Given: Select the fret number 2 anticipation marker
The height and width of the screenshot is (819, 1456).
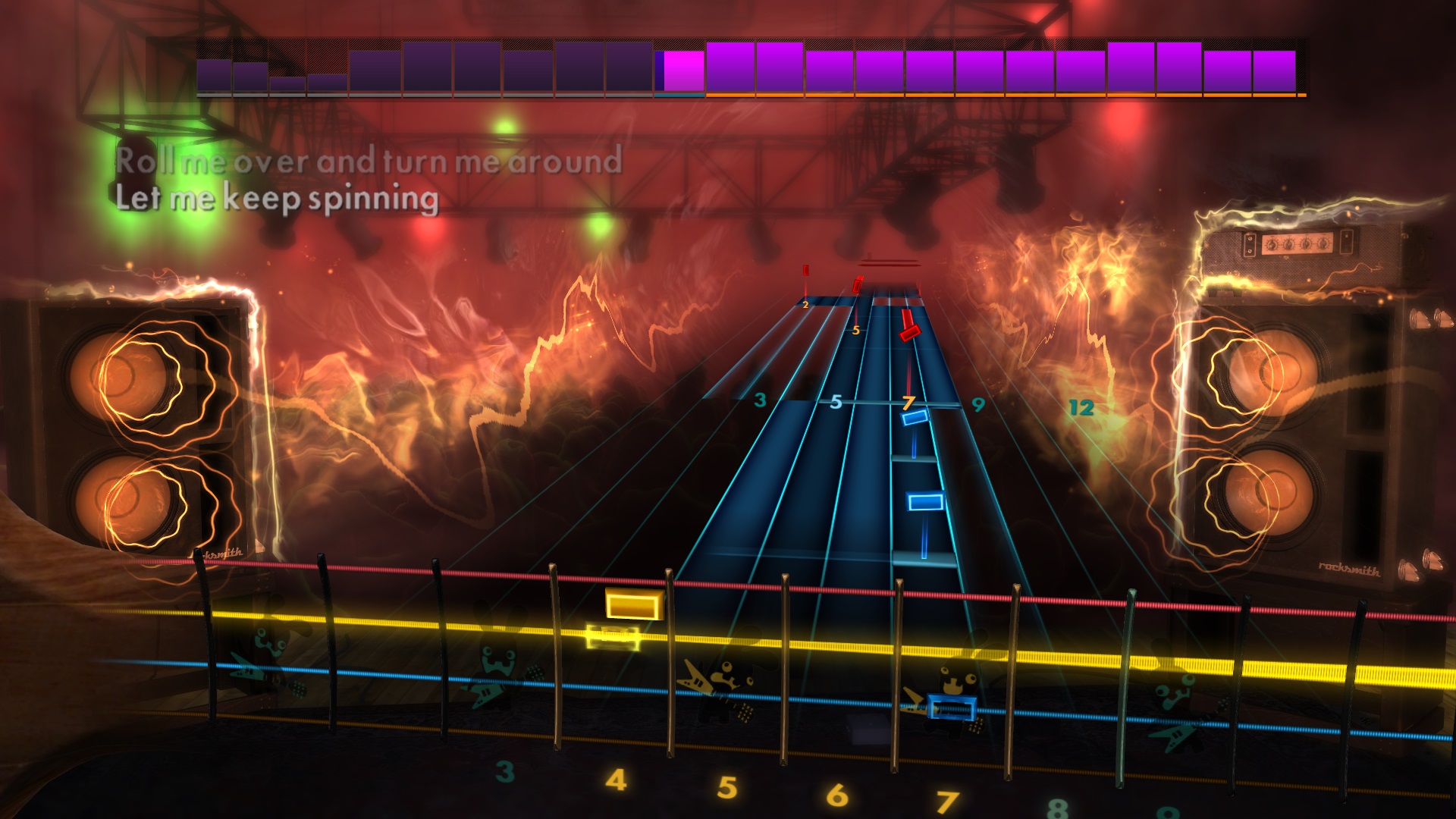Looking at the screenshot, I should 805,305.
